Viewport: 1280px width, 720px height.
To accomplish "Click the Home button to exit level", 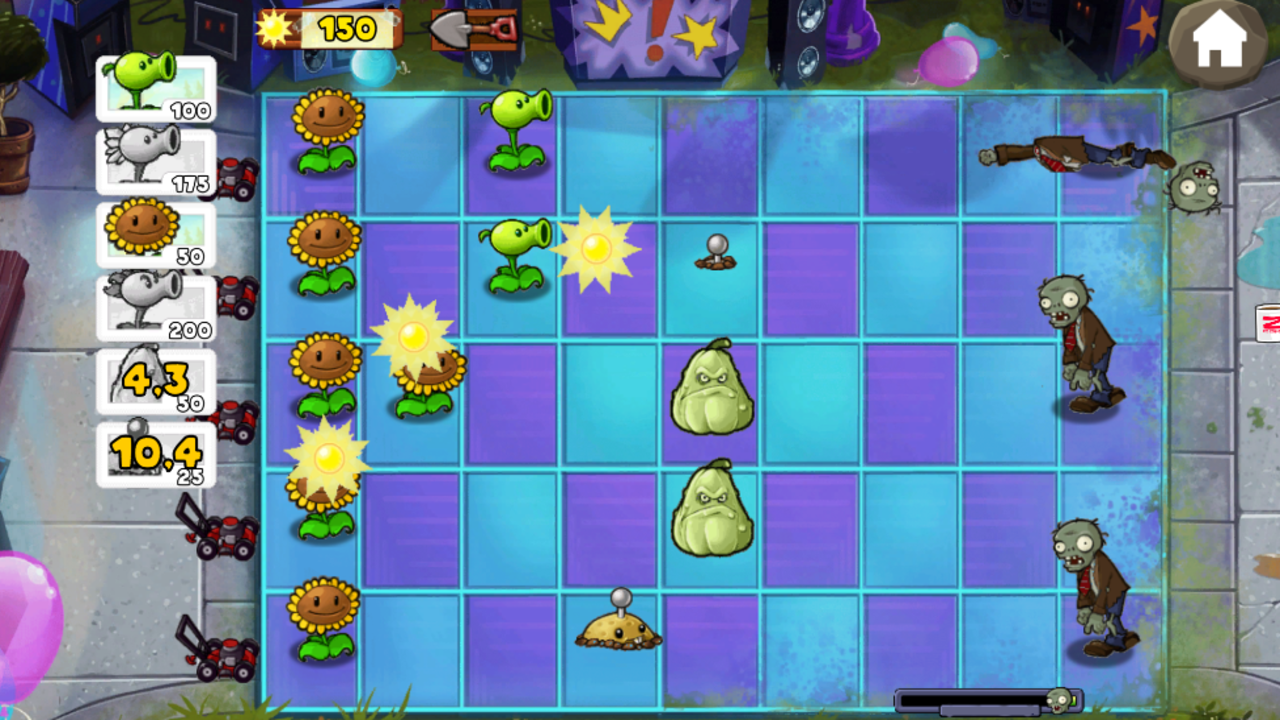I will 1218,42.
